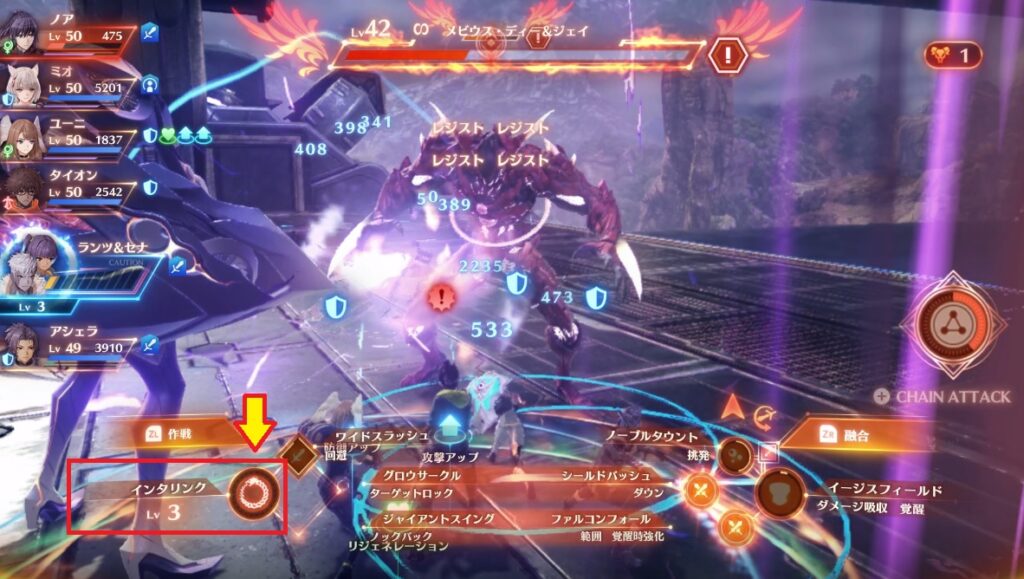Click the top-right counter badge showing 1
1024x579 pixels.
point(953,55)
